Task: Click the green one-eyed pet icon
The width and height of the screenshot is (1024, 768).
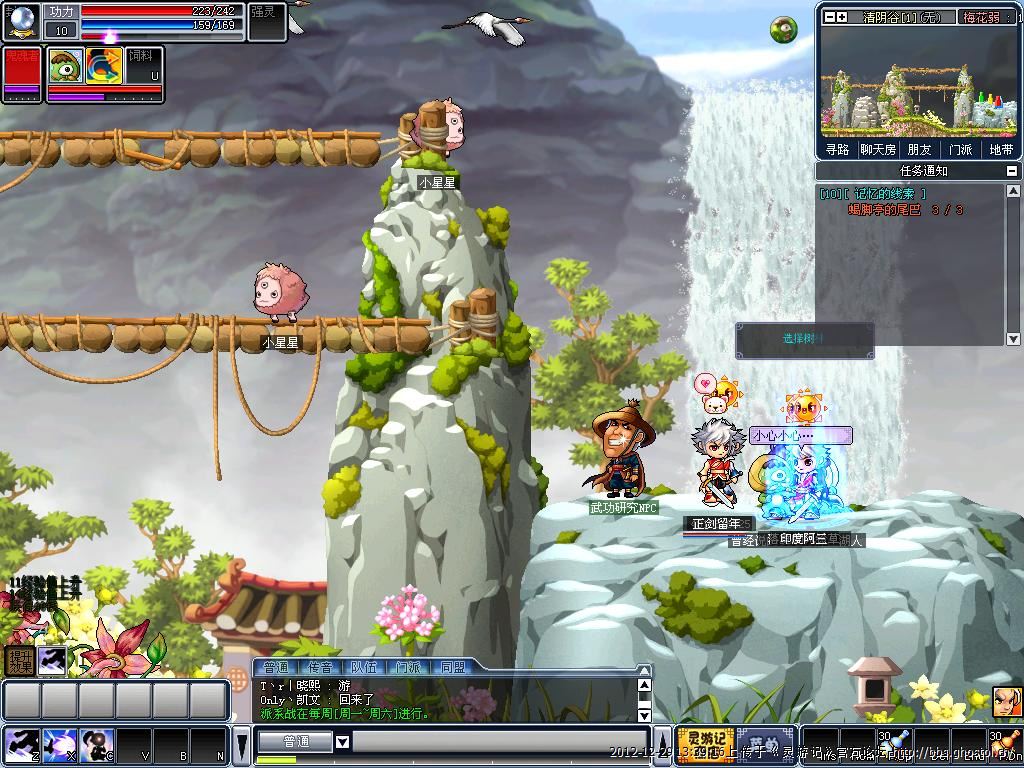Action: click(x=66, y=65)
